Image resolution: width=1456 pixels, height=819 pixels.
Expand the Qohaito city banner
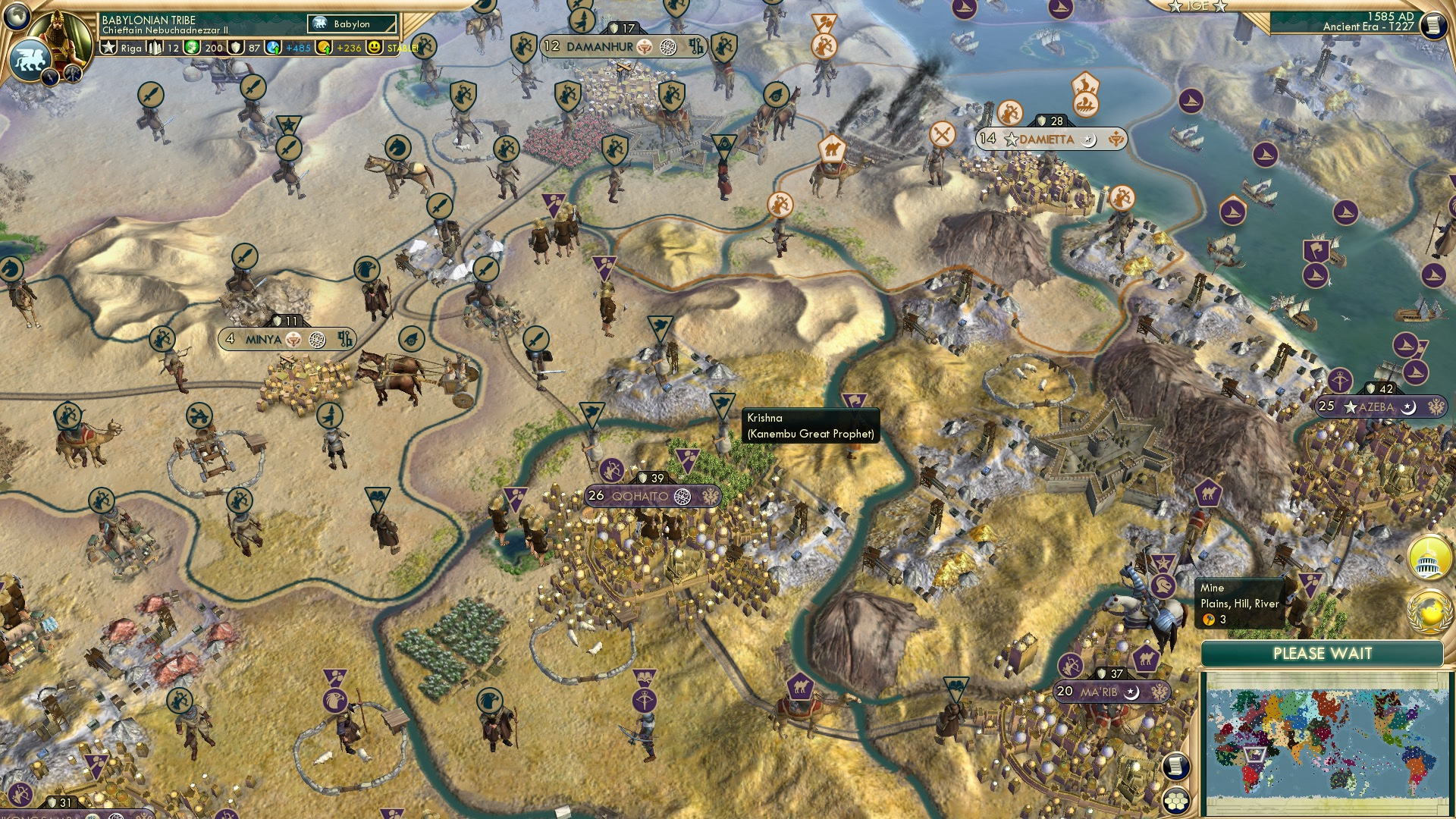[x=651, y=497]
